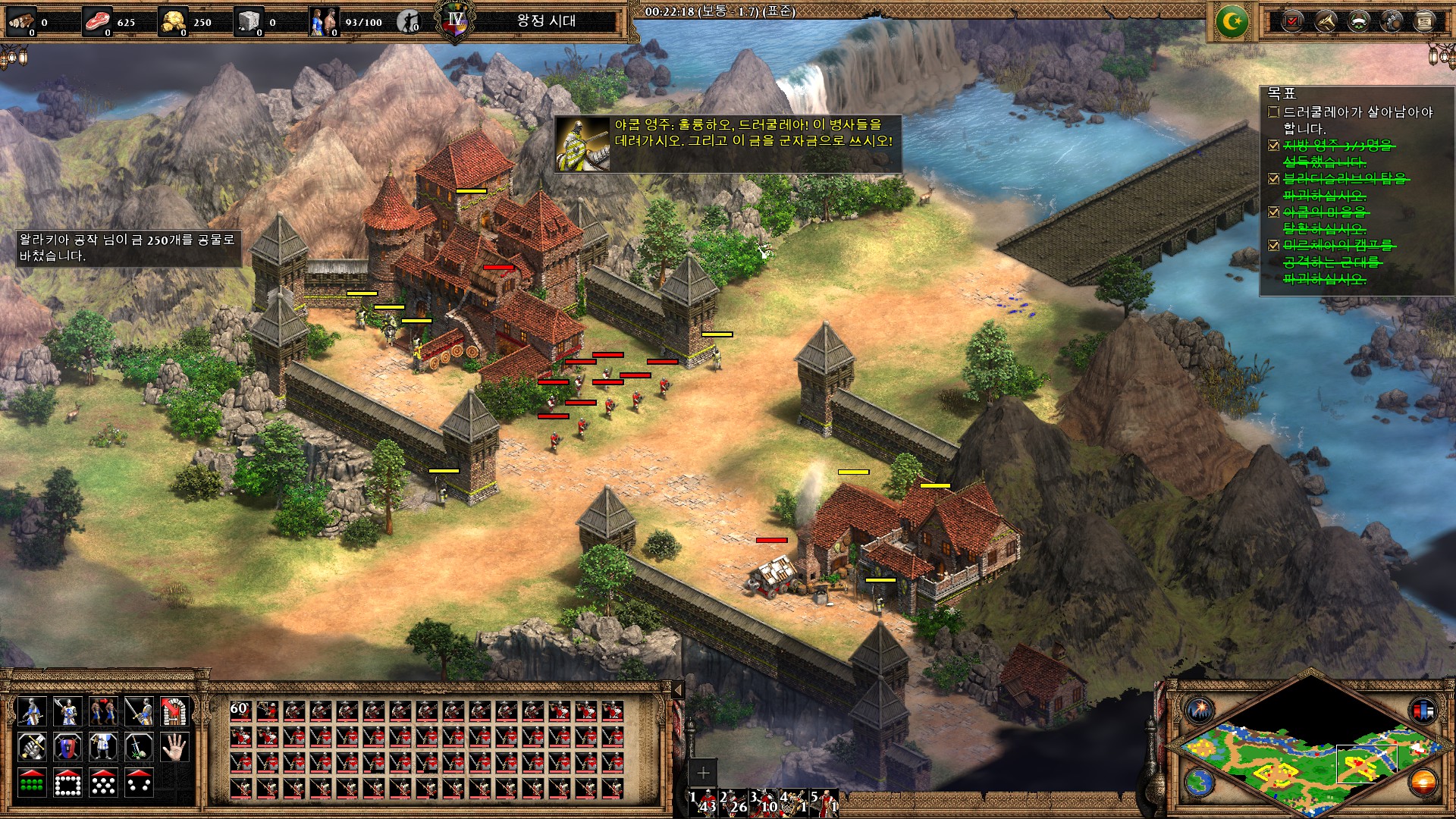Viewport: 1456px width, 819px height.
Task: Select control group 1 with 43 units
Action: point(705,802)
